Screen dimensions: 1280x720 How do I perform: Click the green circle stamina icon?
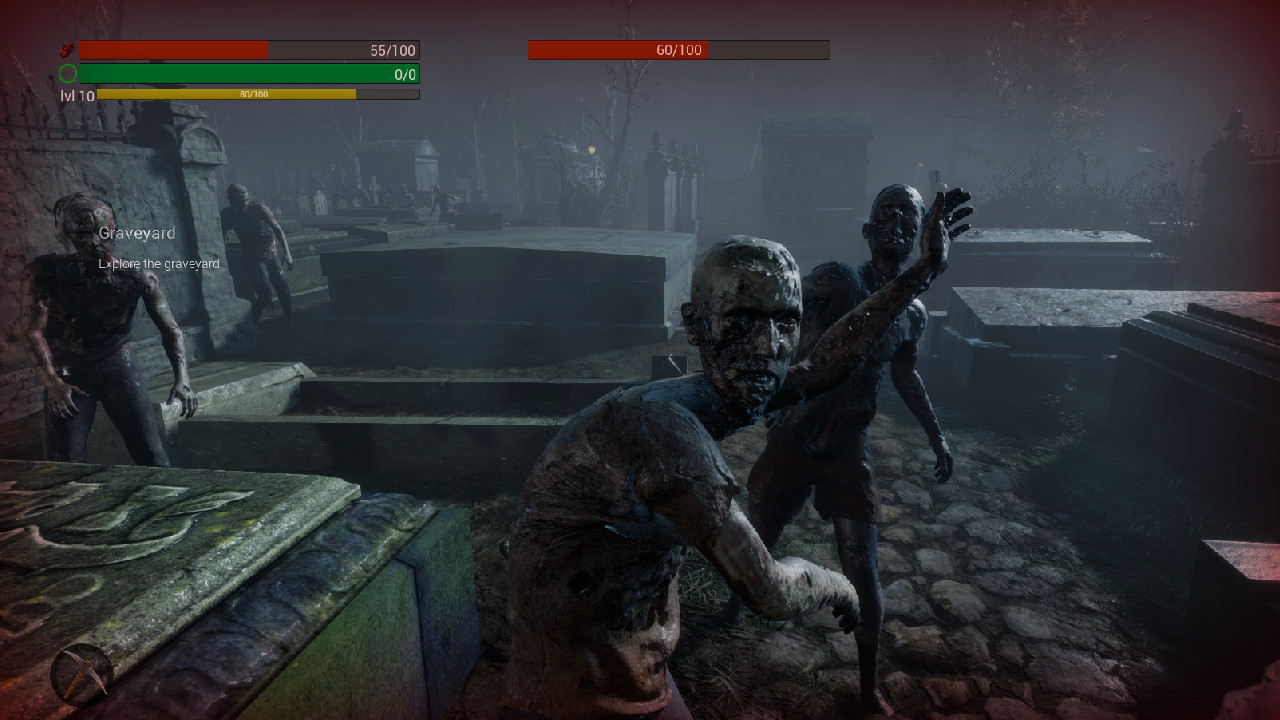(68, 72)
